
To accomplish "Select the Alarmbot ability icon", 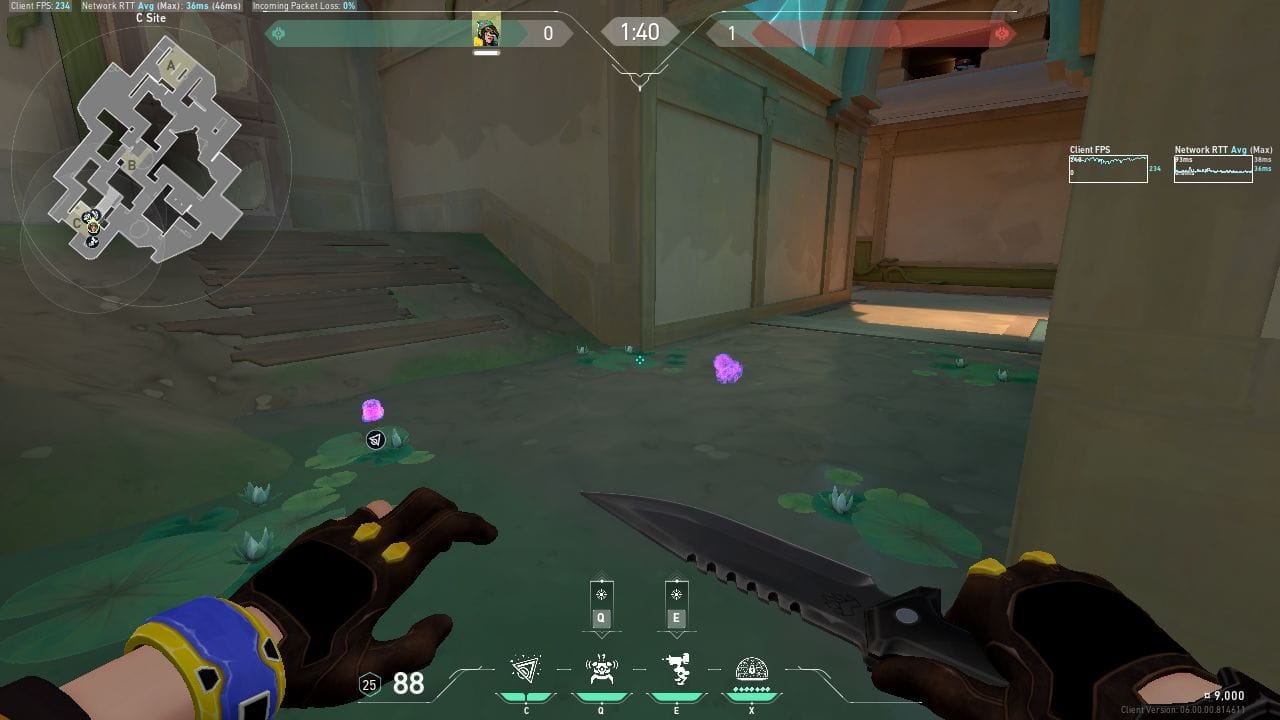I will tap(601, 672).
